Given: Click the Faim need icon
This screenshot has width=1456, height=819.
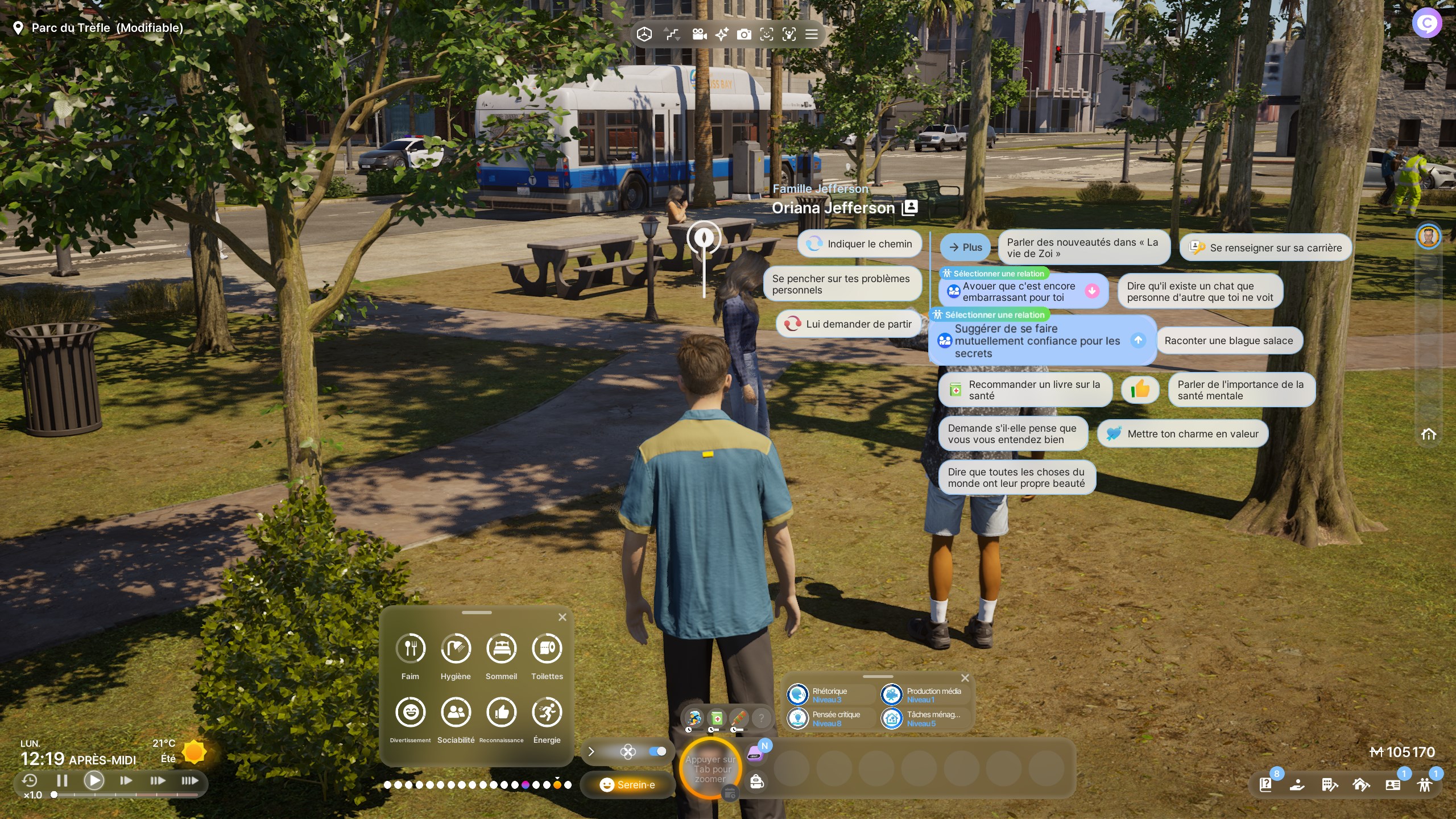Looking at the screenshot, I should point(410,648).
